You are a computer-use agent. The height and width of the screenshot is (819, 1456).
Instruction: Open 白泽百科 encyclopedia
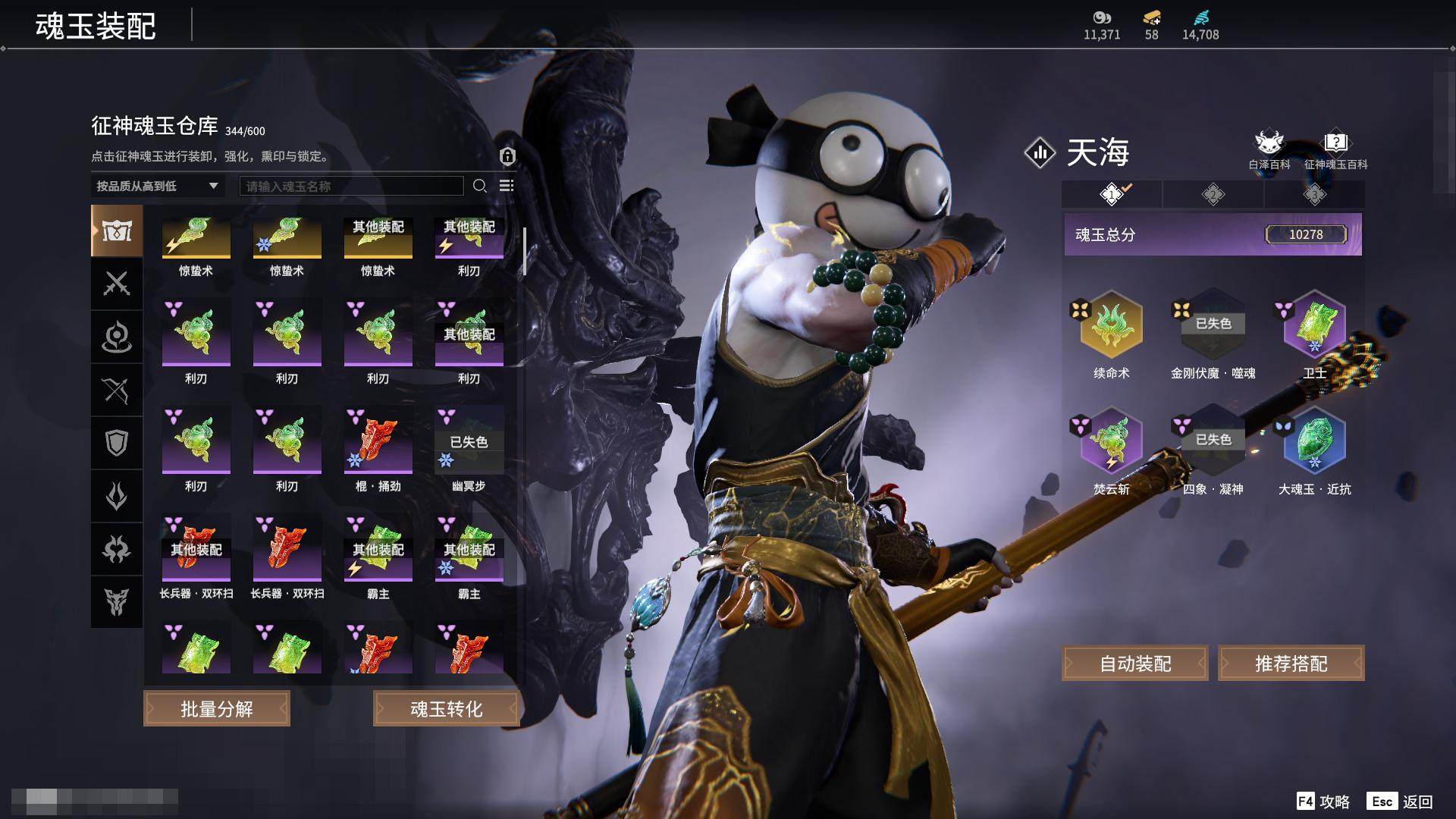[1269, 149]
